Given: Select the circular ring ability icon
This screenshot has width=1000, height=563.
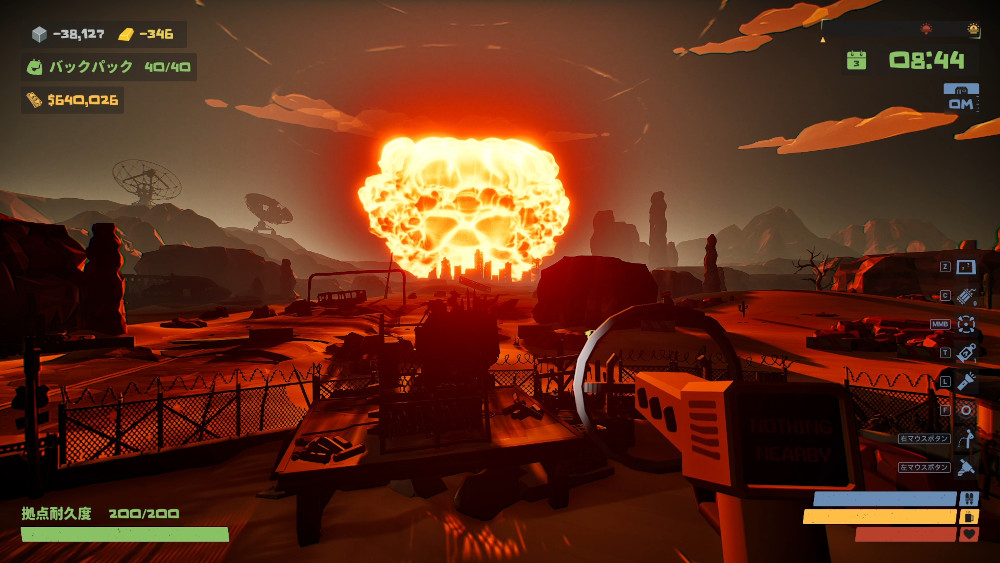Looking at the screenshot, I should pos(966,409).
